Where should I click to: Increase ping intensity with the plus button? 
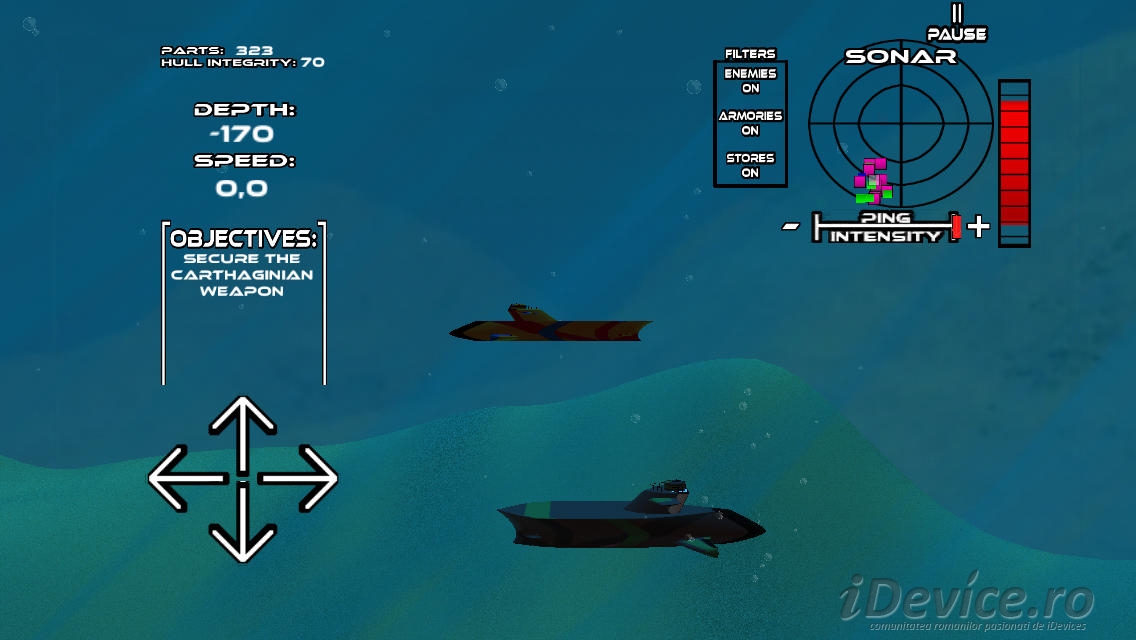979,227
